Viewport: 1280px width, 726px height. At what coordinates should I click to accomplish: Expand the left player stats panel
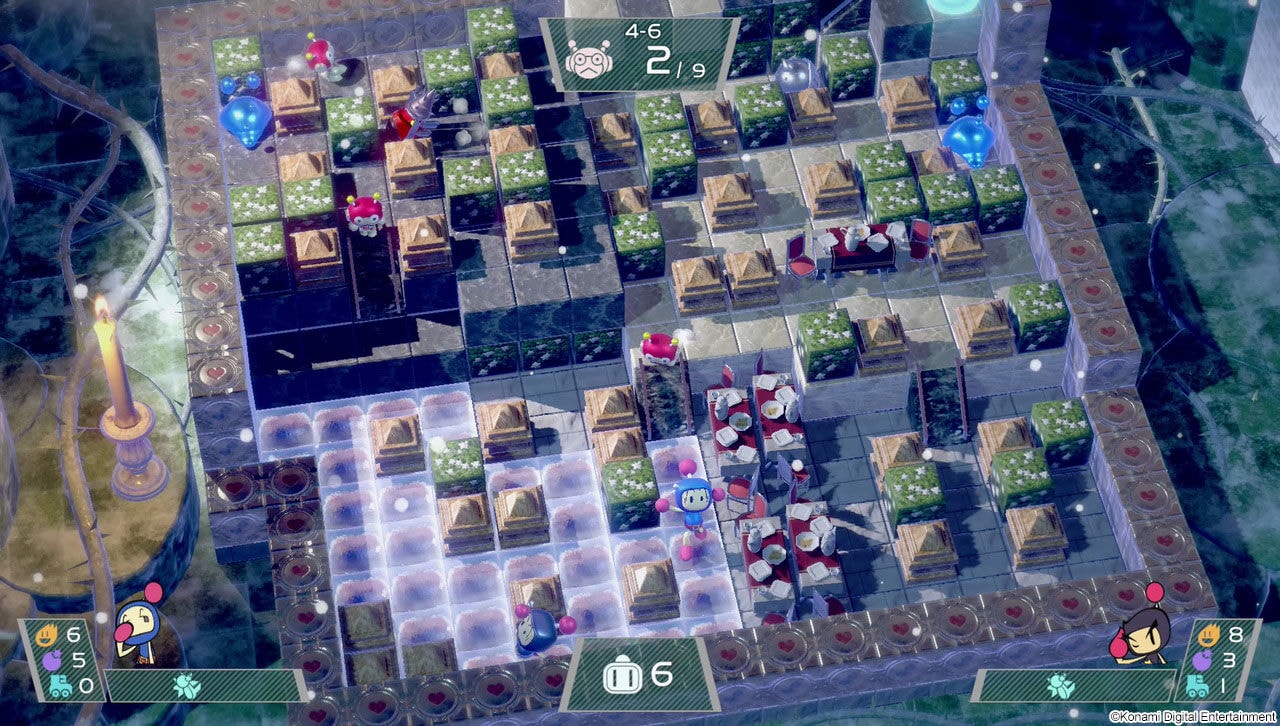[x=60, y=660]
